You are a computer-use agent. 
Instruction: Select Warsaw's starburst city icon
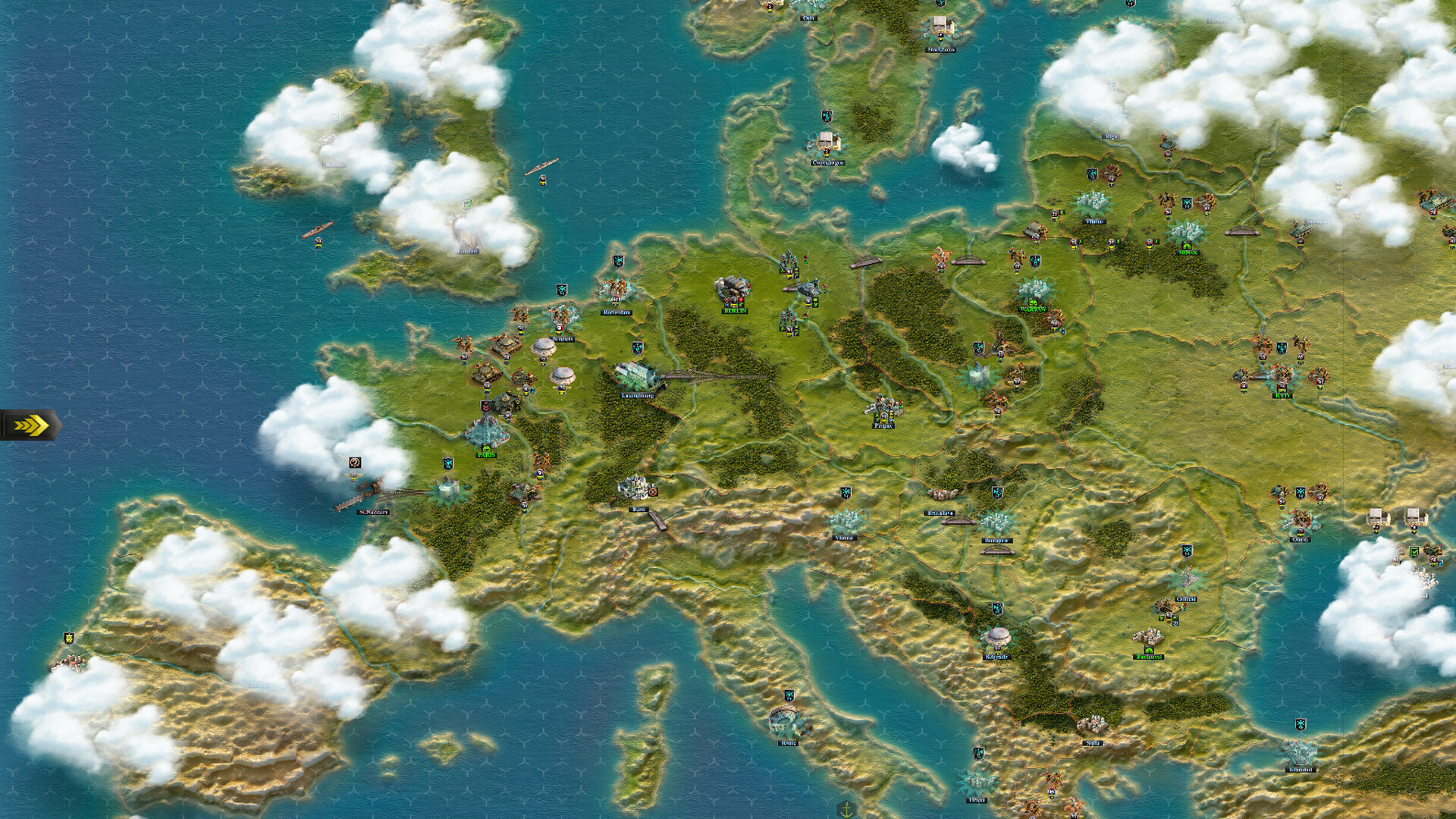[1034, 290]
